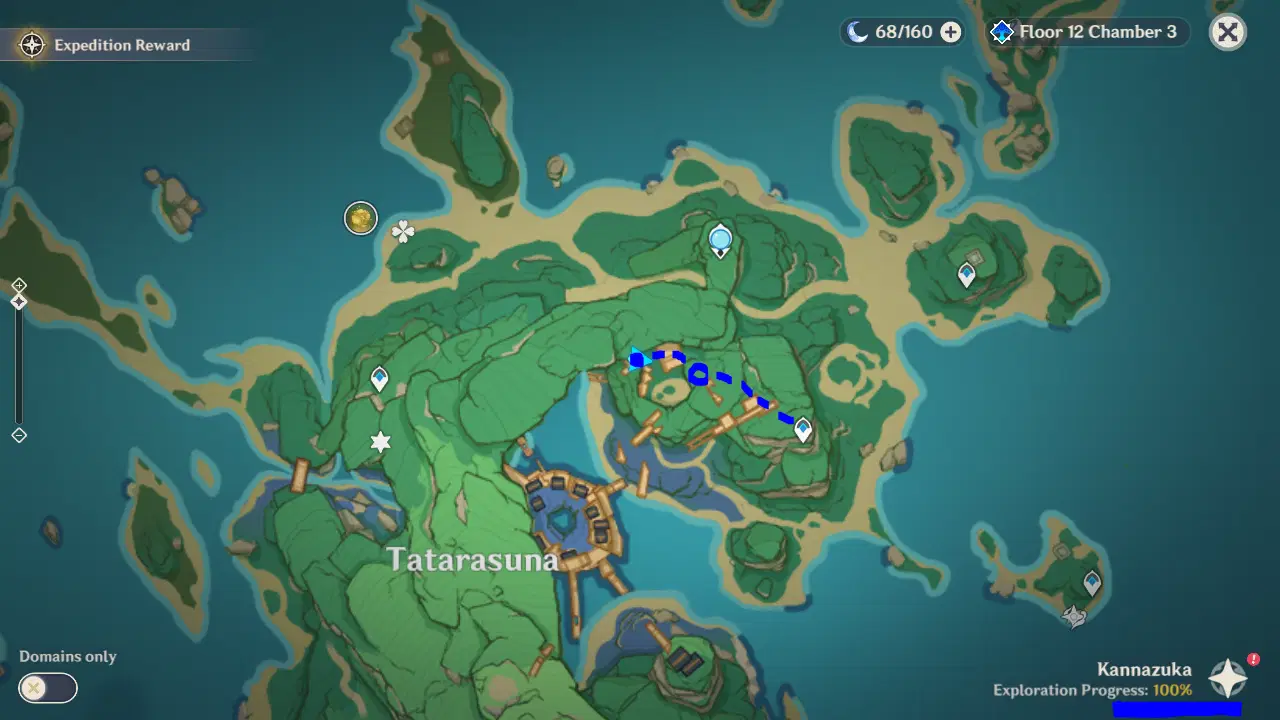Viewport: 1280px width, 720px height.
Task: Close the map with the X button
Action: point(1227,32)
